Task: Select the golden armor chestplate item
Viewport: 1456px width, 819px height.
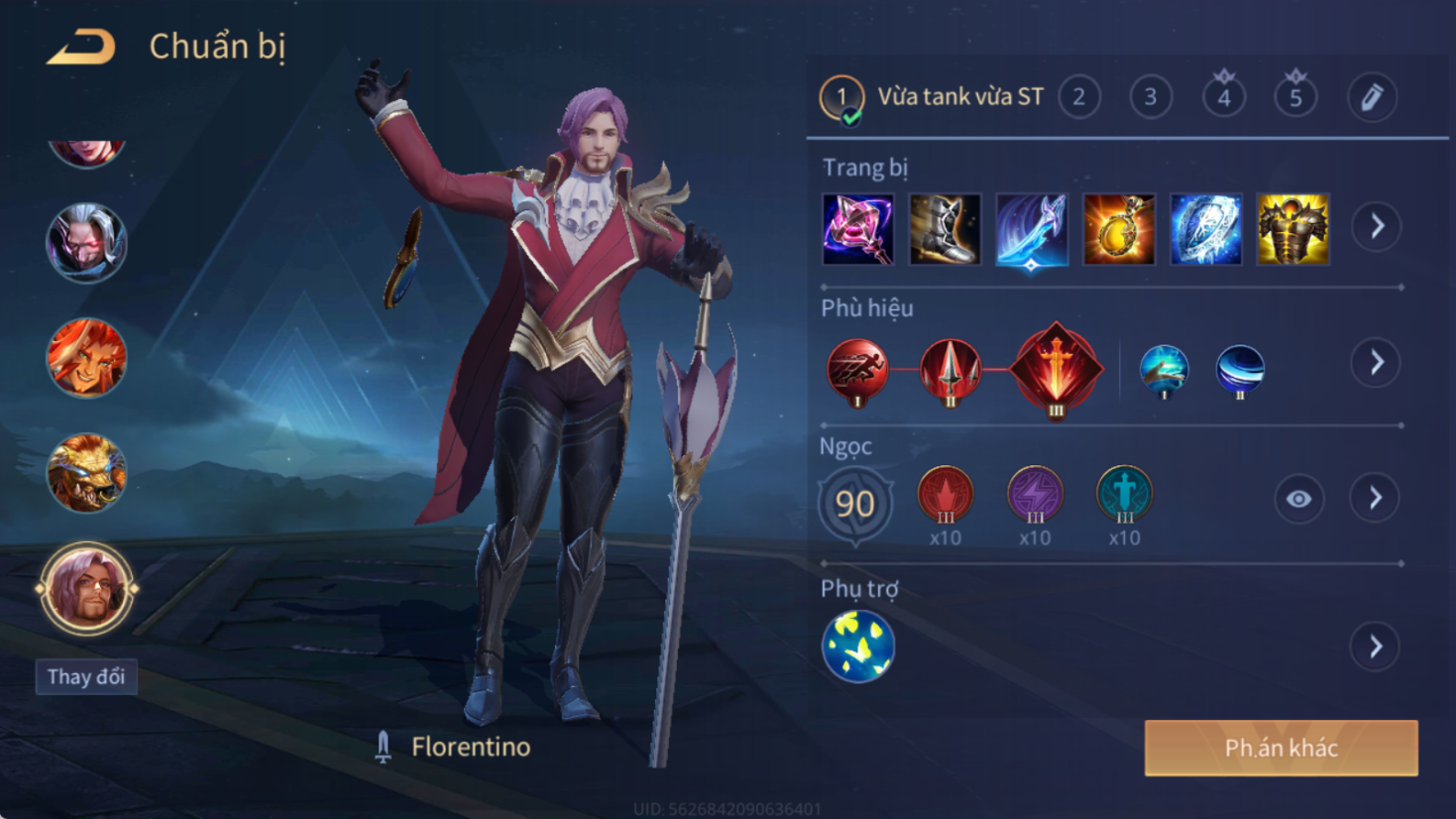Action: pos(1292,229)
